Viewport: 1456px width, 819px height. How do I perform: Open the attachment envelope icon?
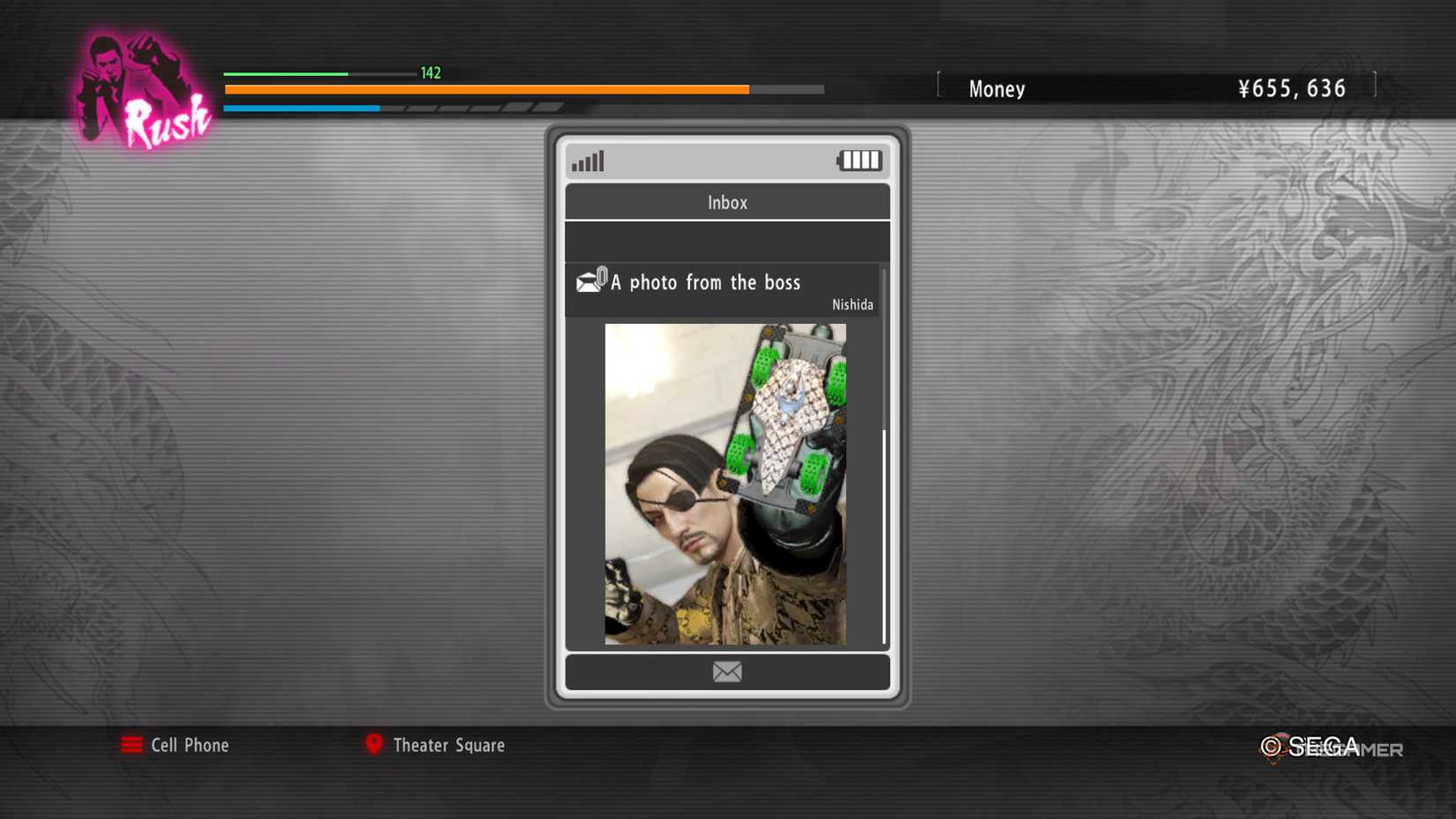click(x=589, y=281)
